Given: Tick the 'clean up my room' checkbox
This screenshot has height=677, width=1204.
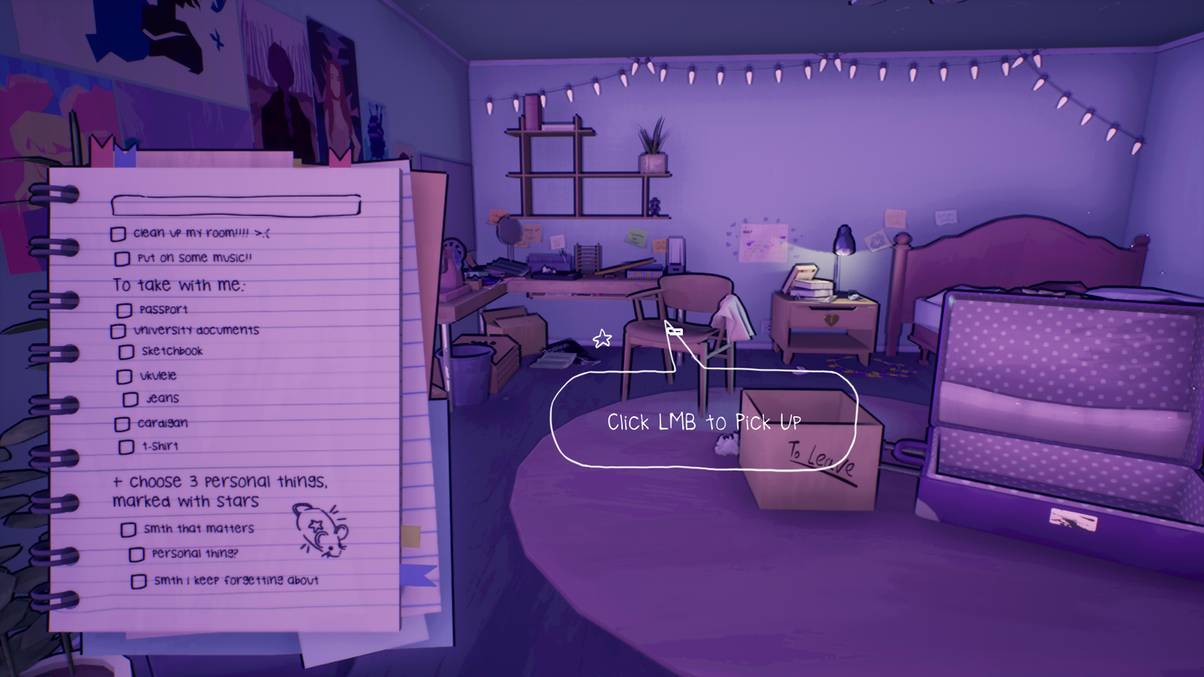Looking at the screenshot, I should (118, 234).
